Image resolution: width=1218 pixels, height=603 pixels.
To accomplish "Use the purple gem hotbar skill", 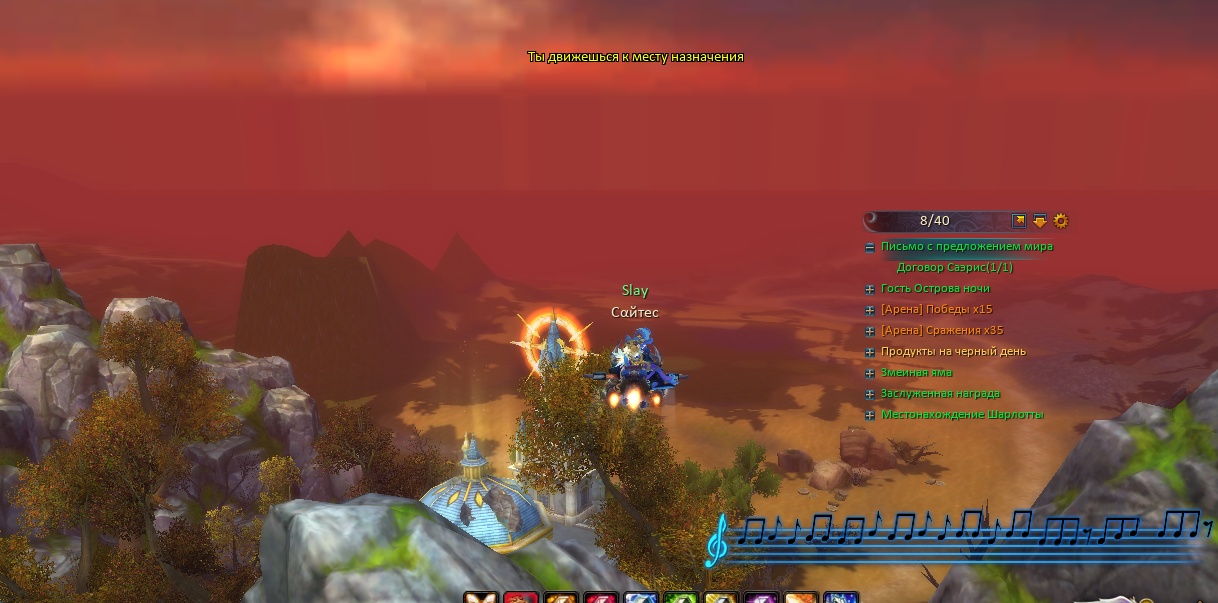I will point(761,598).
